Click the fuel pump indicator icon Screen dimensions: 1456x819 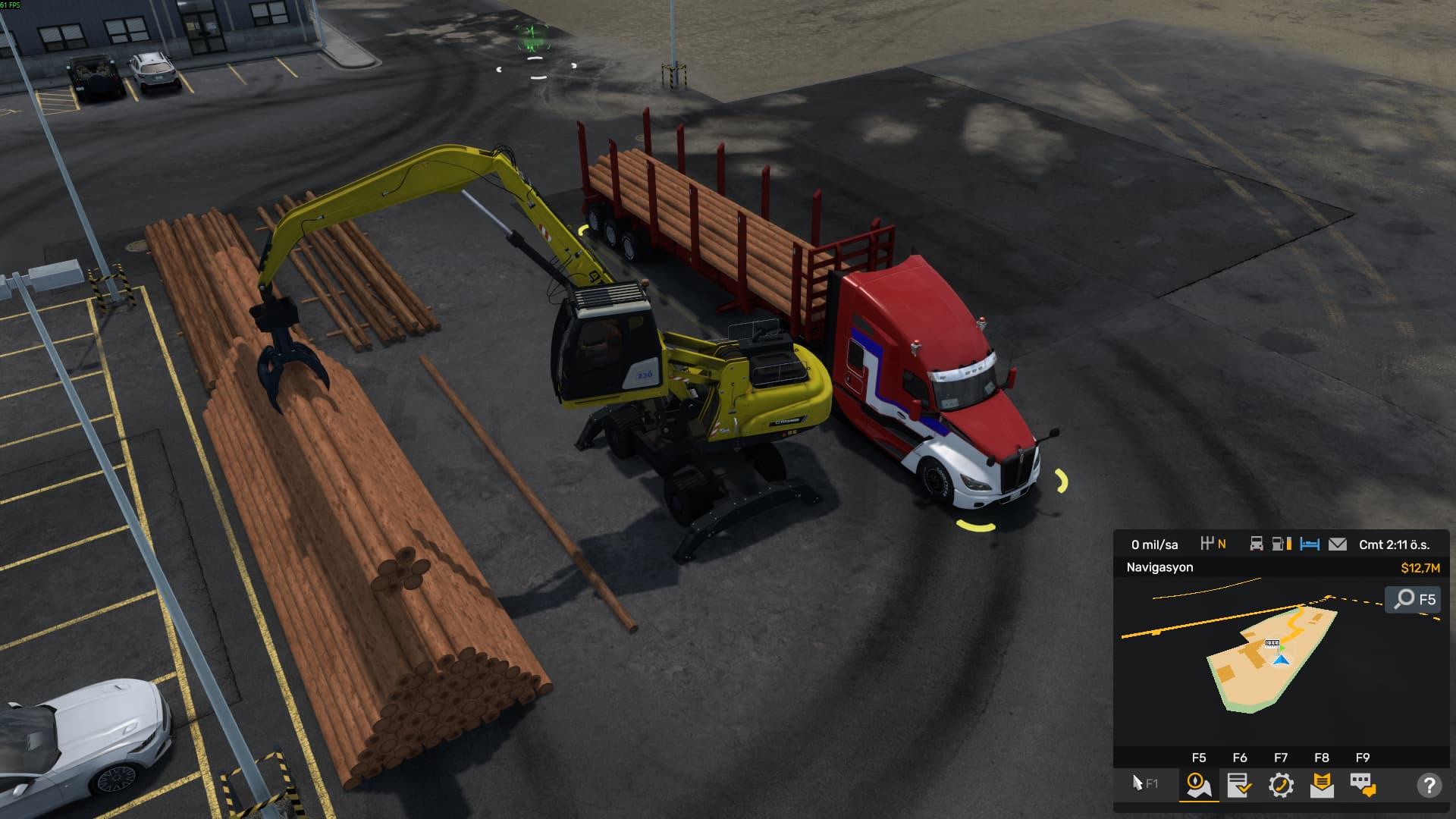pos(1282,544)
